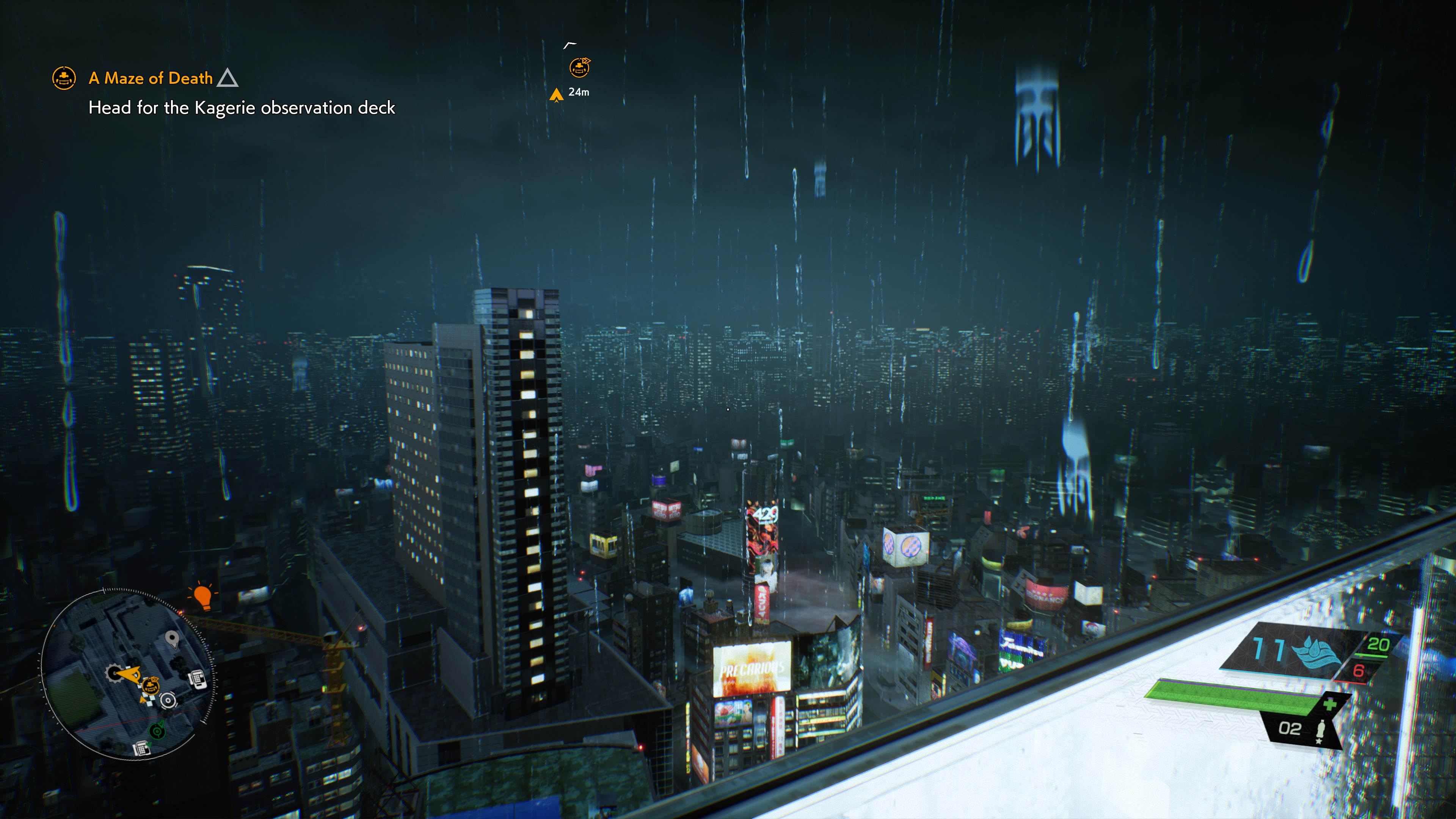Image resolution: width=1456 pixels, height=819 pixels.
Task: Toggle the green Torii gate marker on the minimap
Action: 157,731
